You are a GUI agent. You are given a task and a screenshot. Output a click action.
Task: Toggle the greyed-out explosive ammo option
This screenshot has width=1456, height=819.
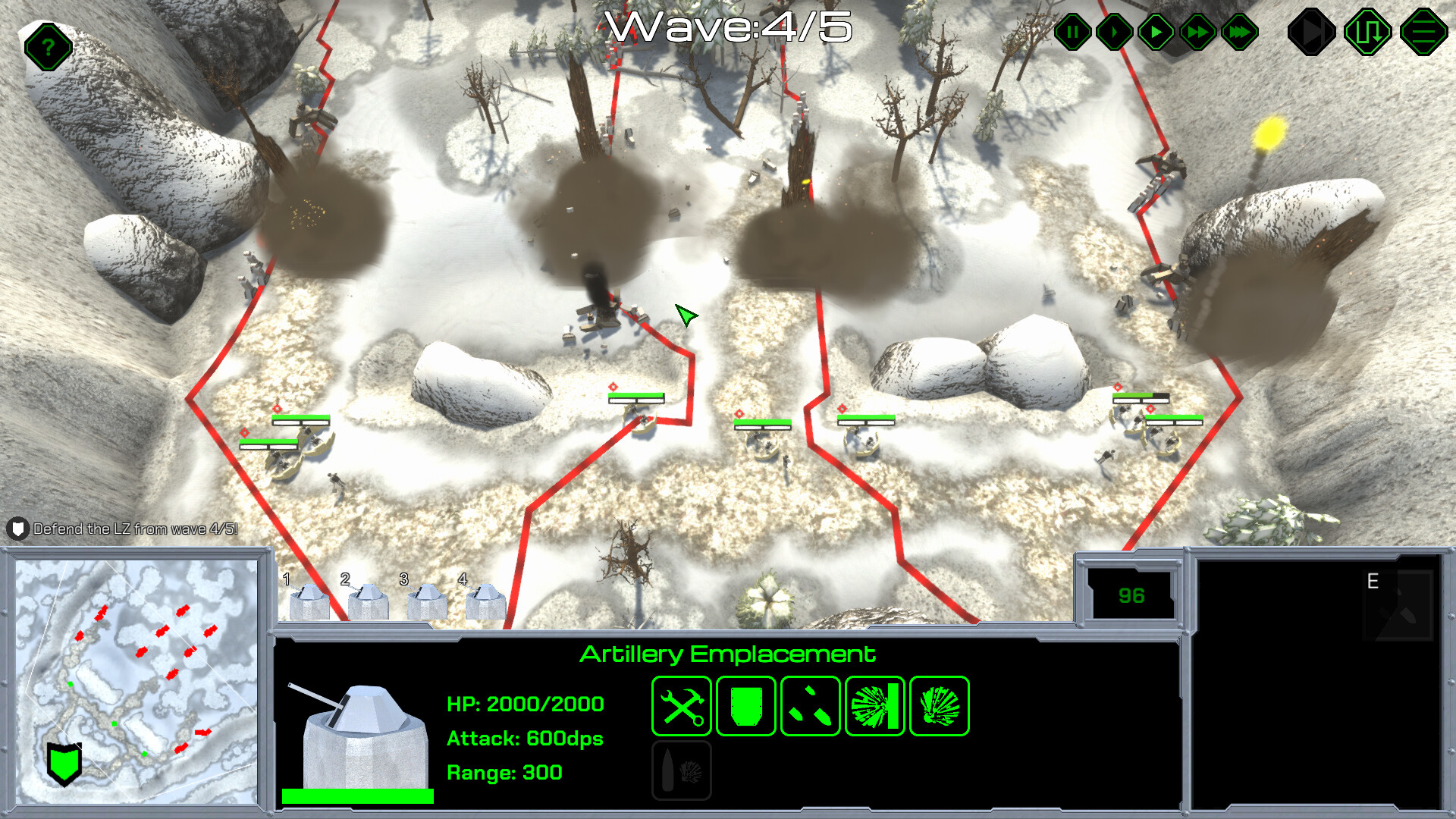681,770
